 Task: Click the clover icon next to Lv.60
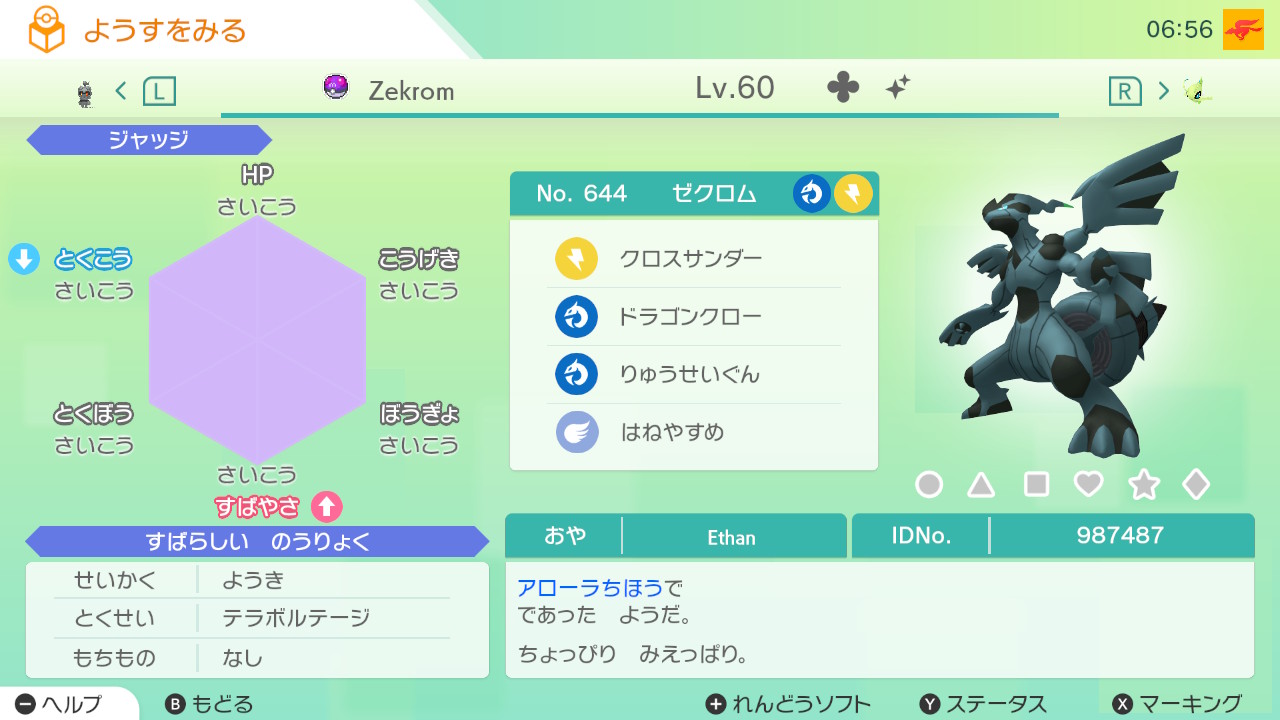844,88
